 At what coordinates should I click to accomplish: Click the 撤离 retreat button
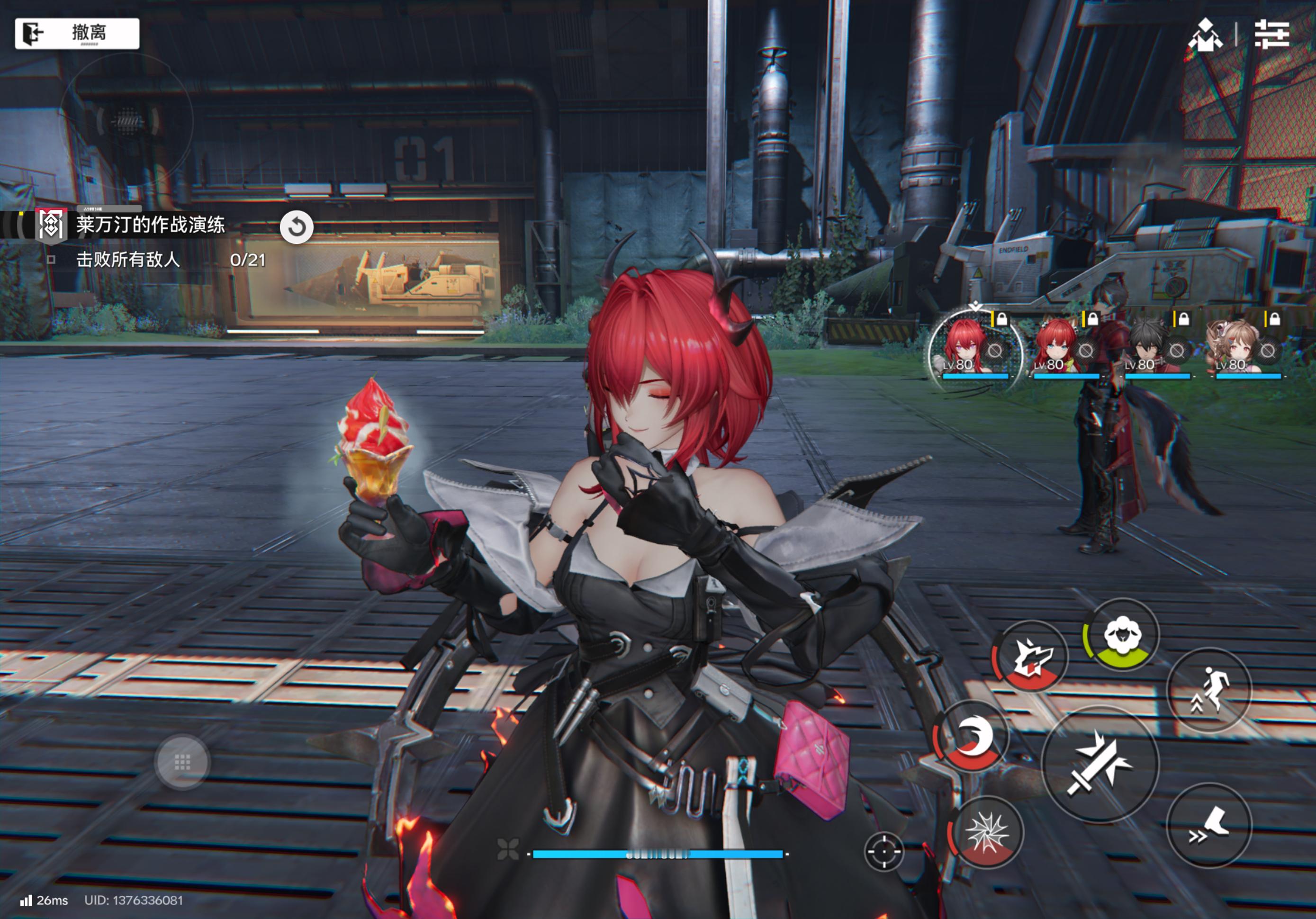77,33
